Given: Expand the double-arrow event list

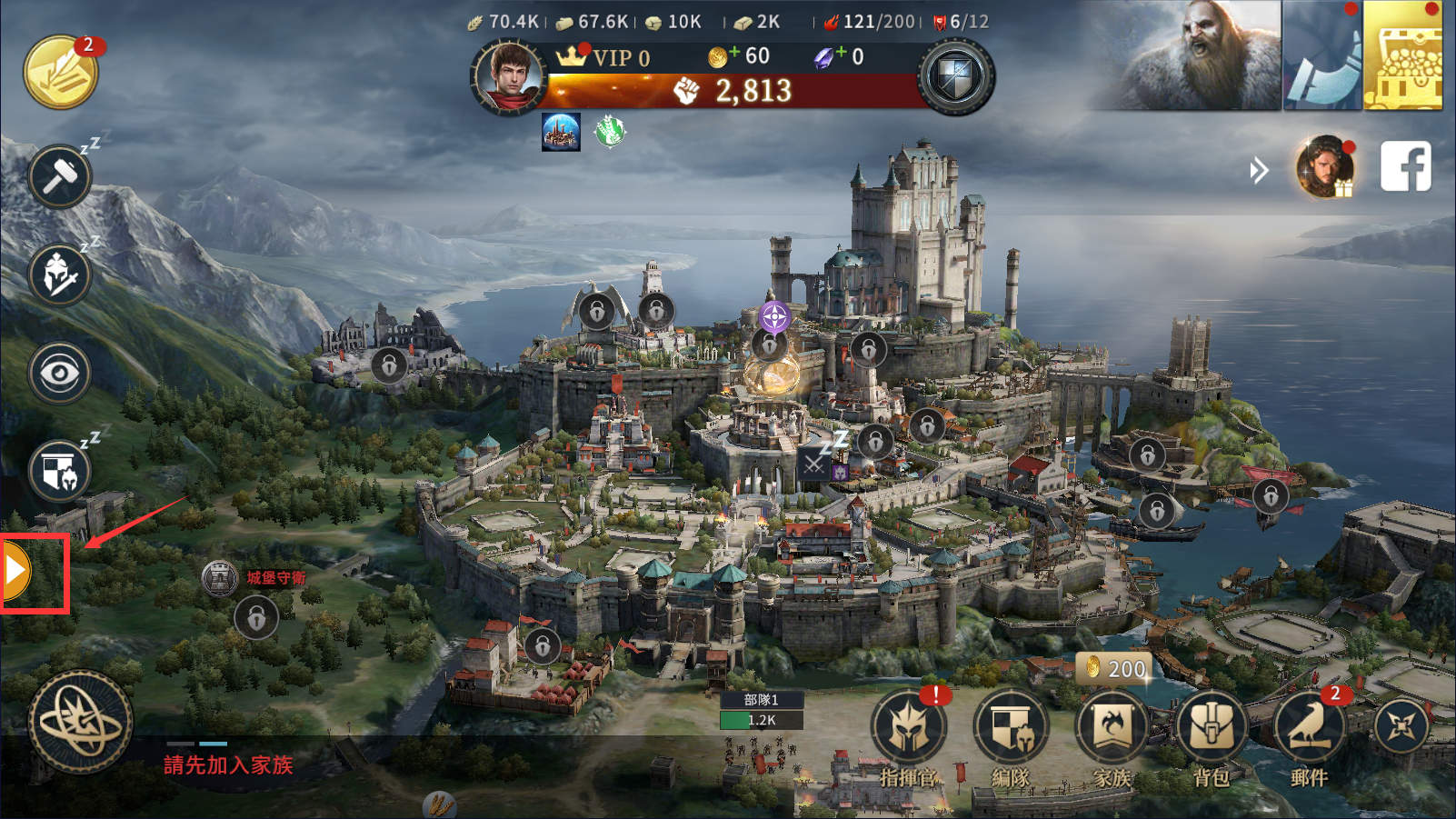Looking at the screenshot, I should (1259, 170).
